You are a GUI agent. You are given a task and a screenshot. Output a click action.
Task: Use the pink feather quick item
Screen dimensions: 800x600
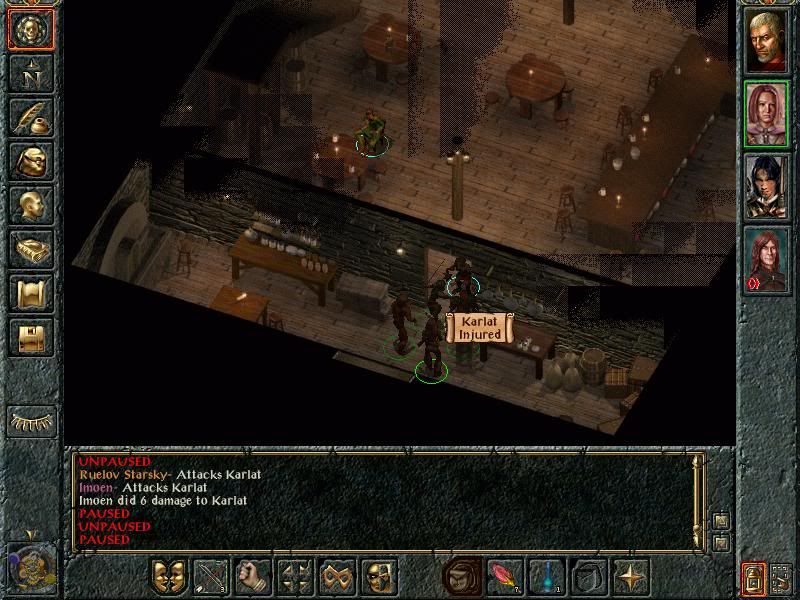(503, 577)
